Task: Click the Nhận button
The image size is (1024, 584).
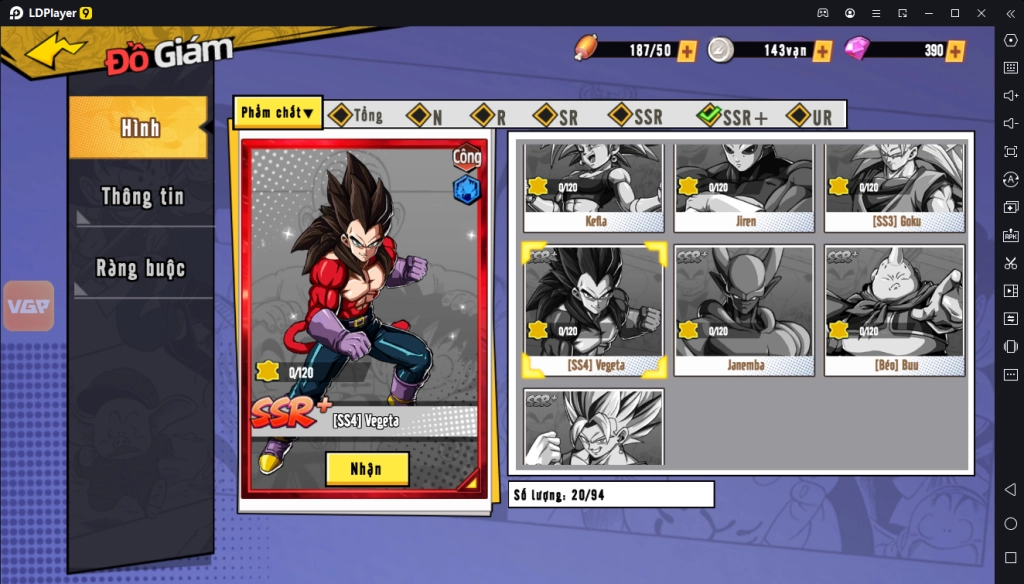Action: pyautogui.click(x=367, y=468)
